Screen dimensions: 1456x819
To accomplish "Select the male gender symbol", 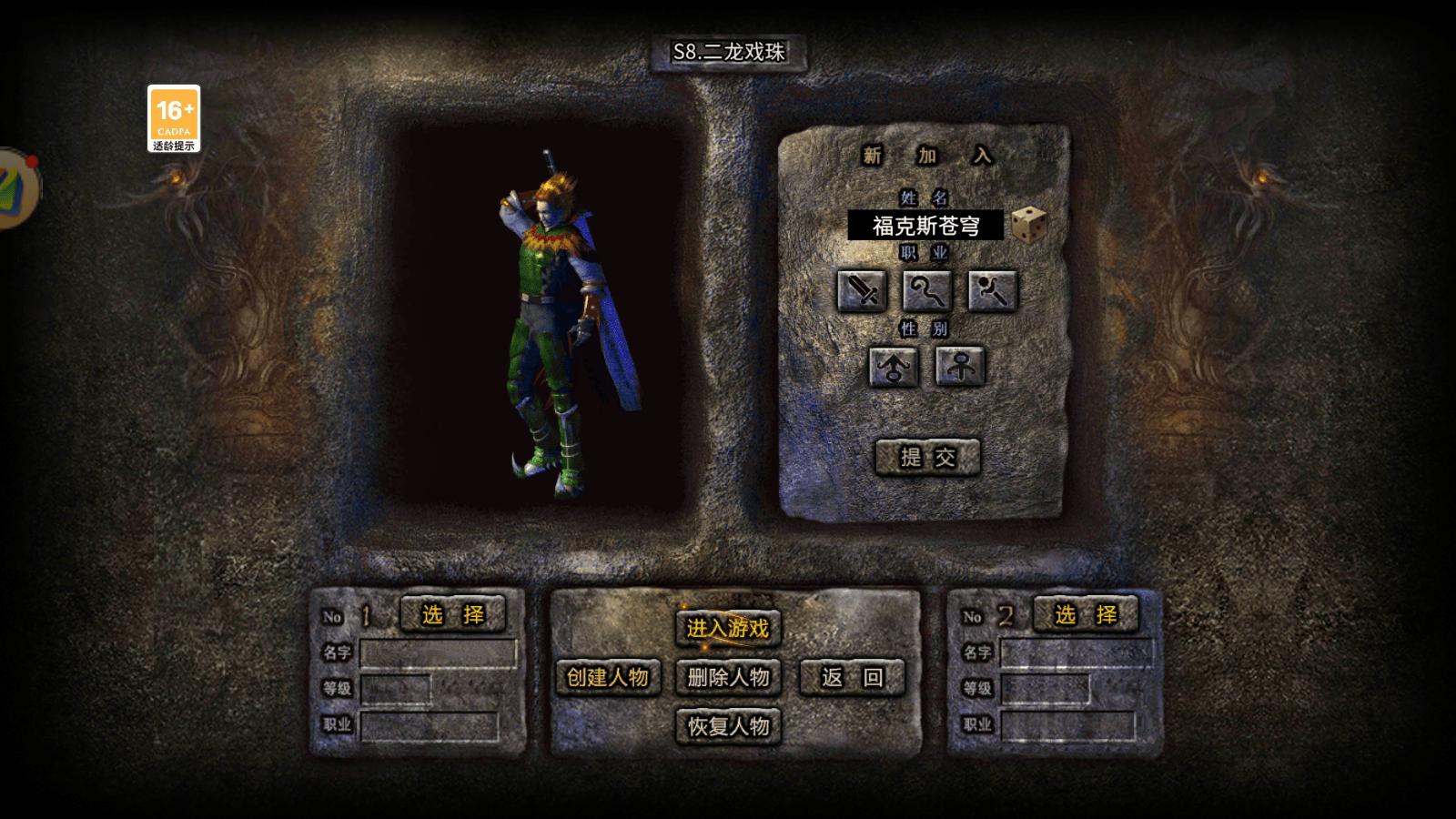I will (x=894, y=367).
